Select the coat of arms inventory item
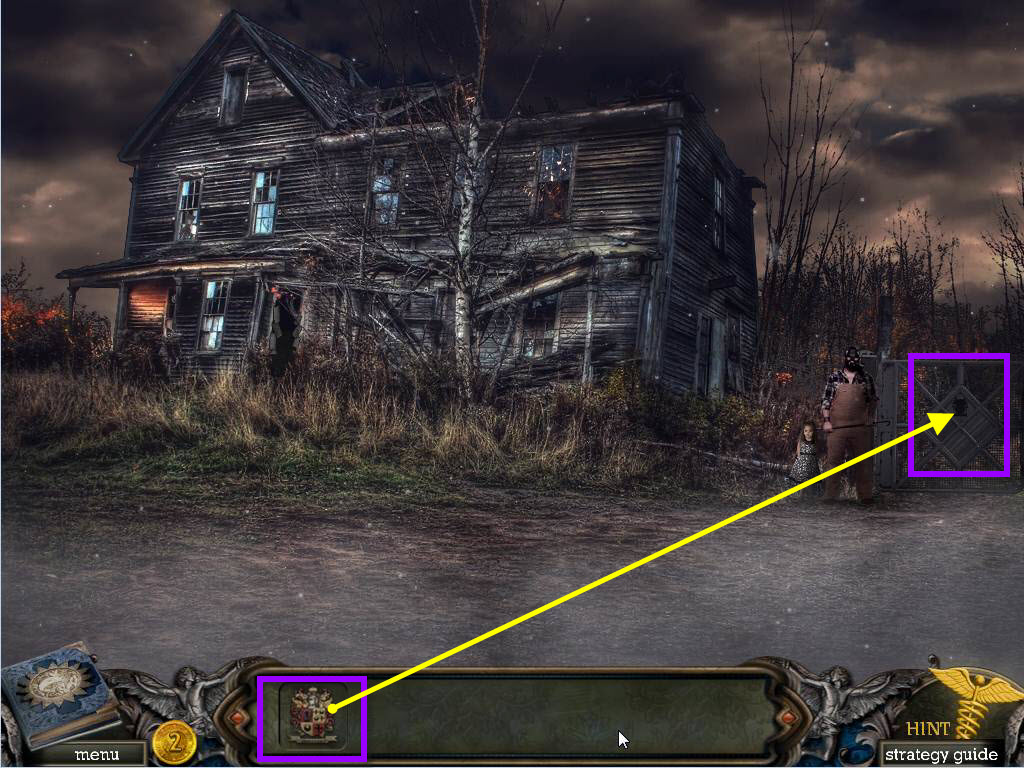 [x=312, y=715]
